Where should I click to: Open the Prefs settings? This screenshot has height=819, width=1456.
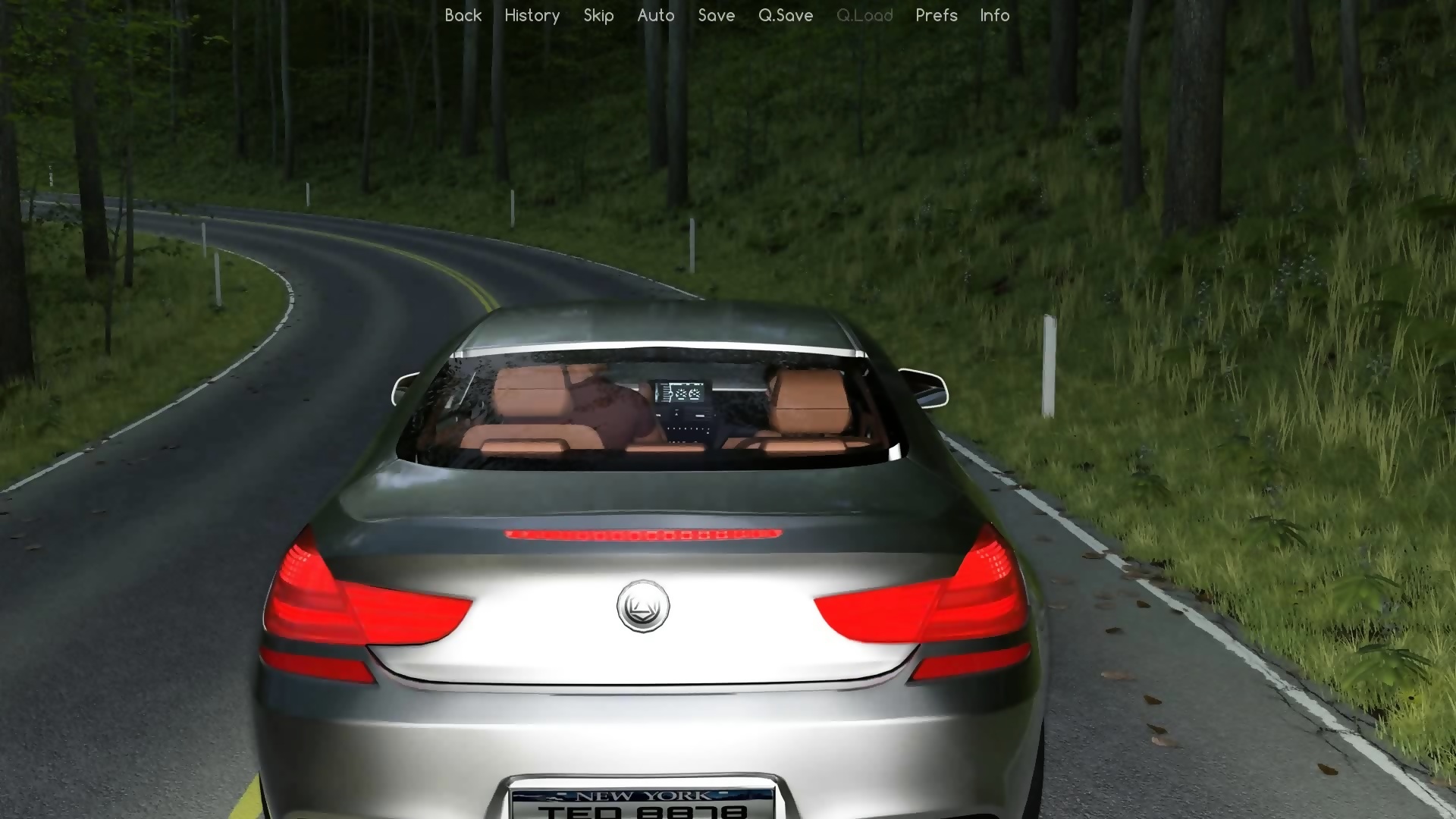click(937, 15)
